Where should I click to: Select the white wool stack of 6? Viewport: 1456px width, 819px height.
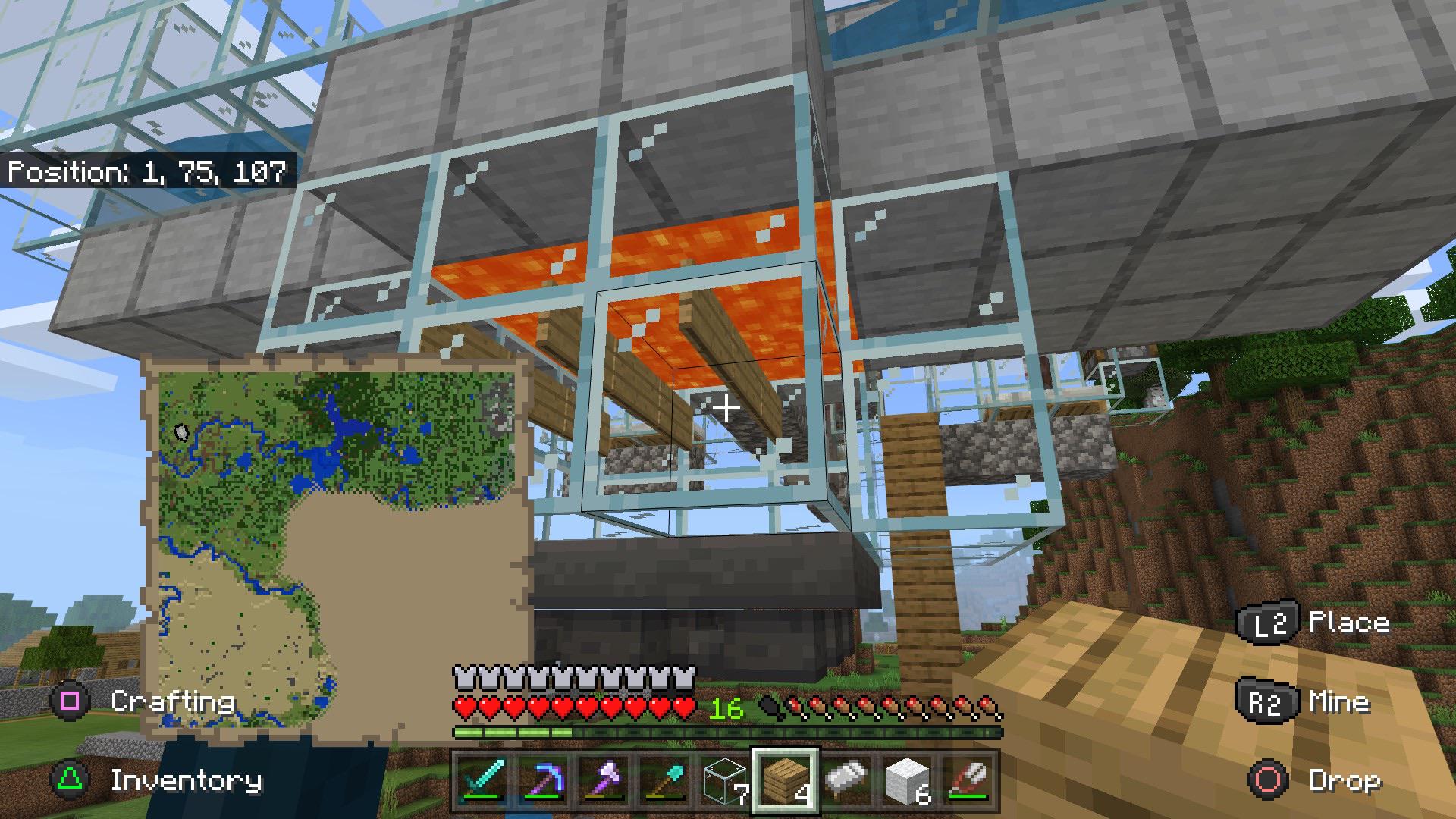pyautogui.click(x=906, y=781)
